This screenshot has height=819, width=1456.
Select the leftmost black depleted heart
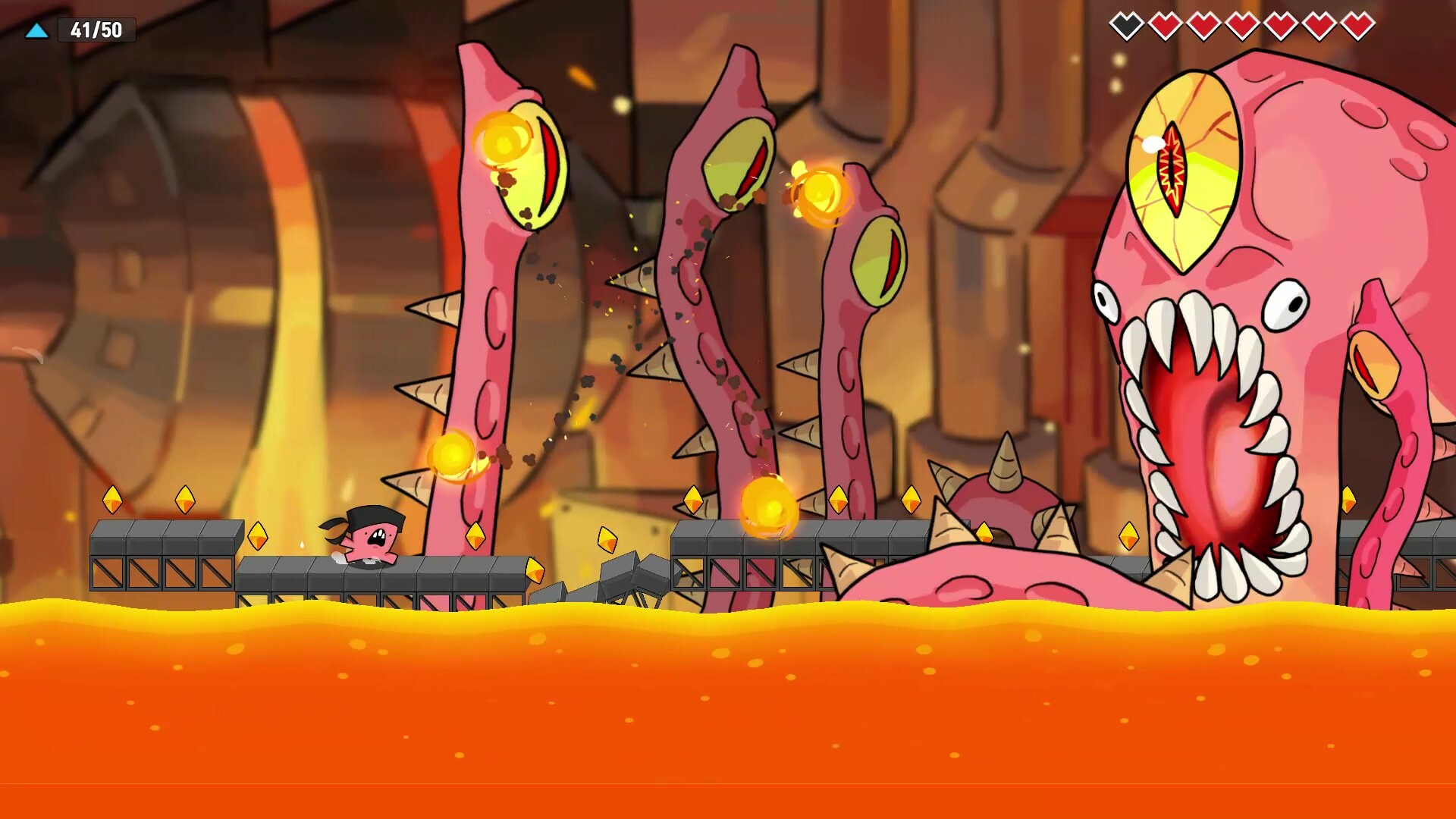tap(1128, 27)
